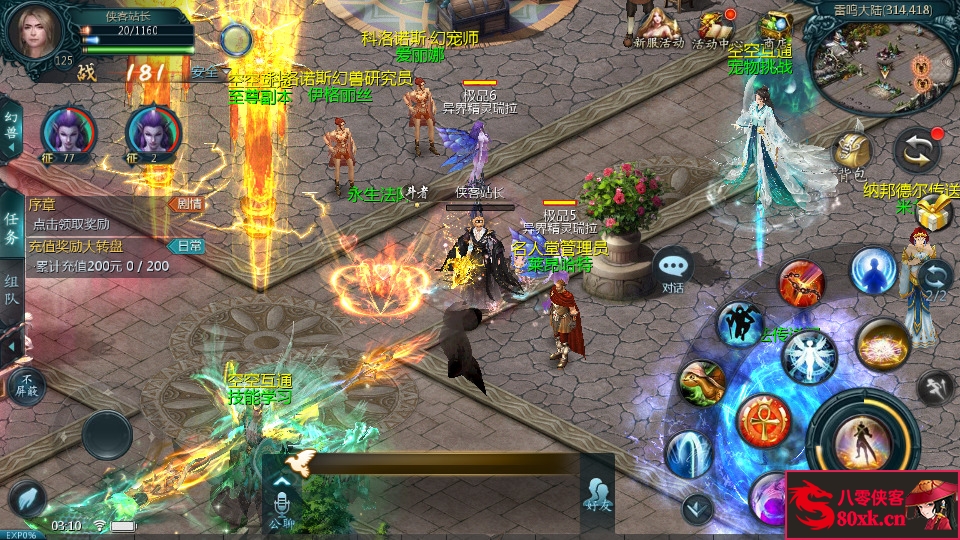The image size is (960, 540).
Task: Switch to the 组队 team tab
Action: point(11,296)
